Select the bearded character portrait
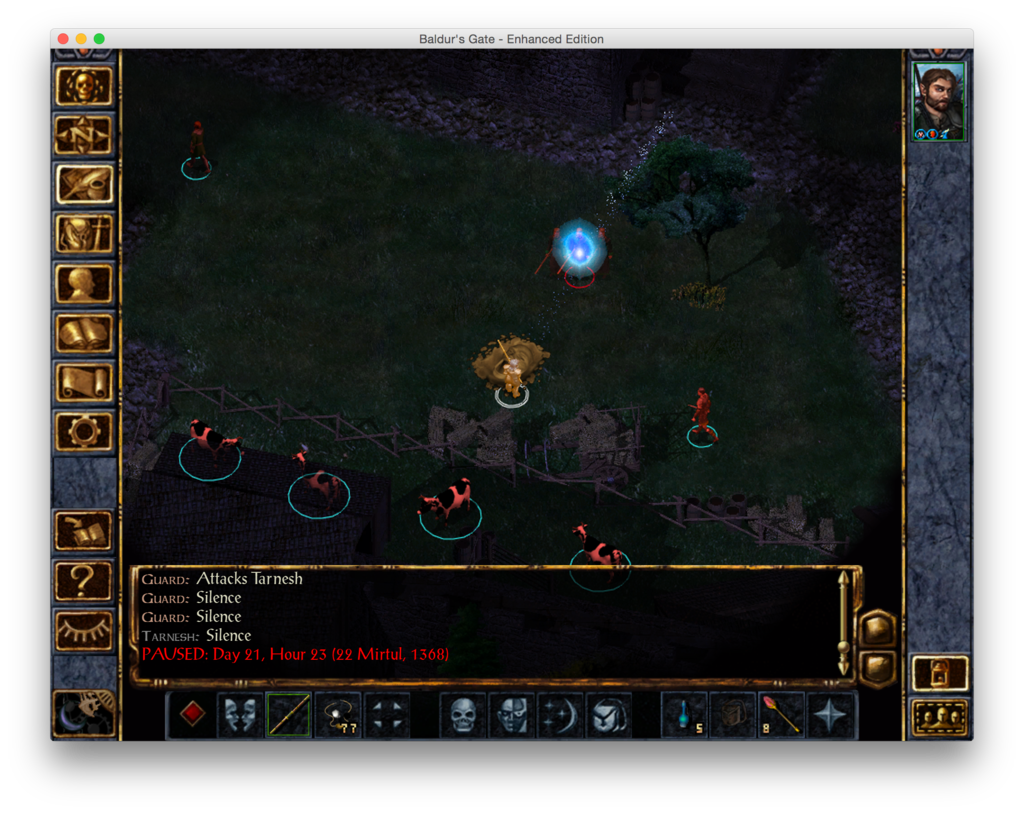 pos(939,101)
